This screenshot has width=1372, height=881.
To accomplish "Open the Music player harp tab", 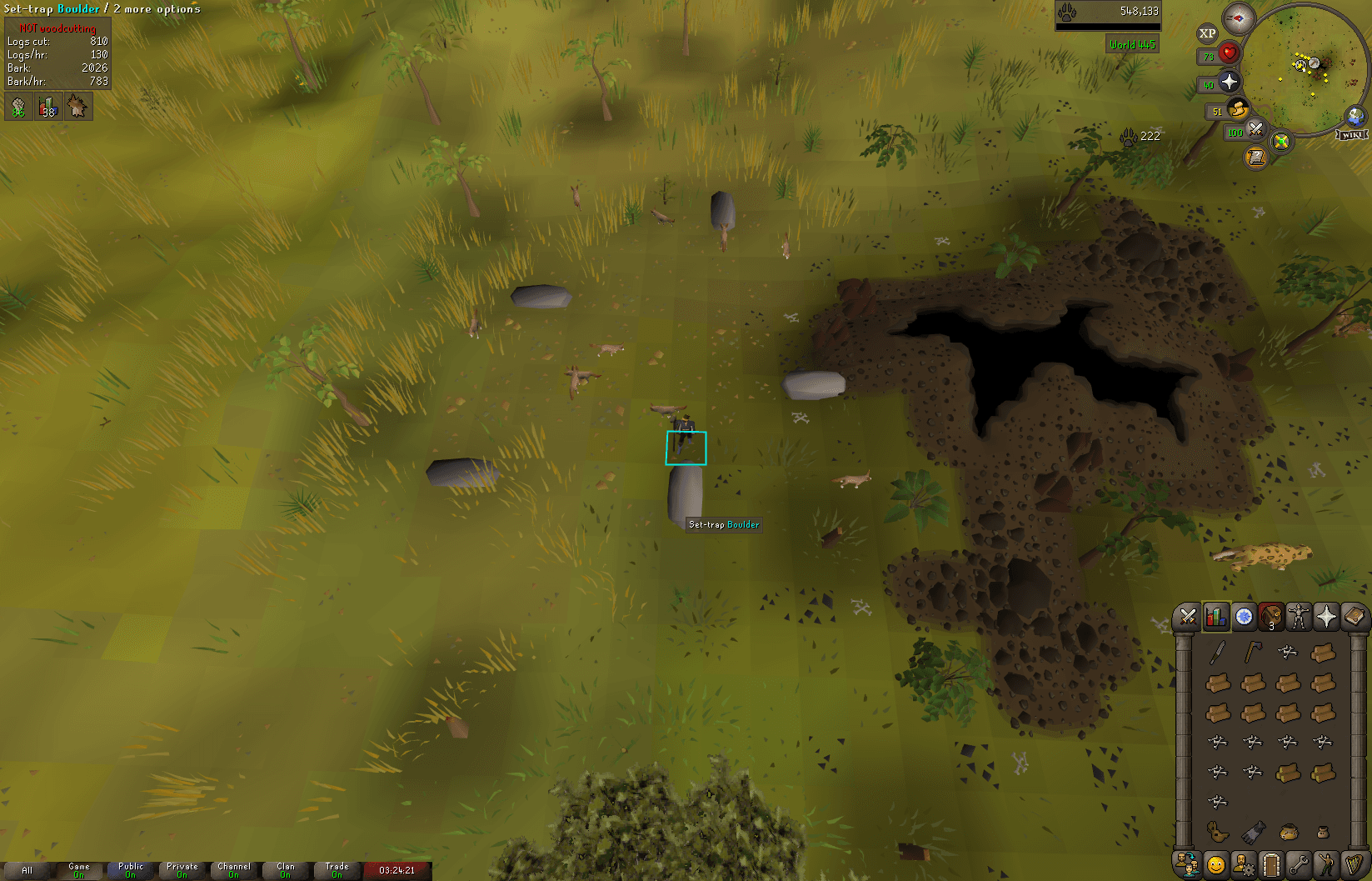I will click(x=1353, y=863).
